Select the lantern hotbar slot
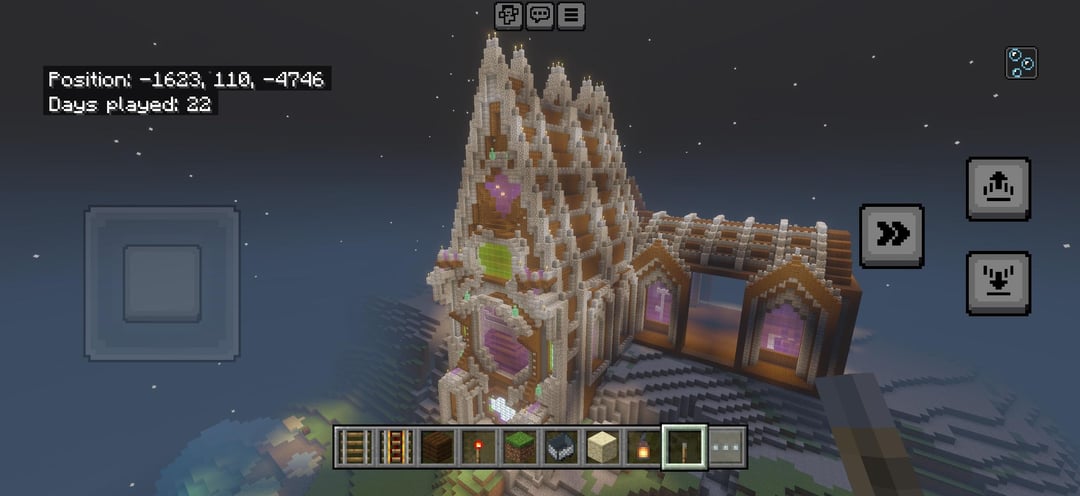Screen dimensions: 1080x496 point(644,447)
